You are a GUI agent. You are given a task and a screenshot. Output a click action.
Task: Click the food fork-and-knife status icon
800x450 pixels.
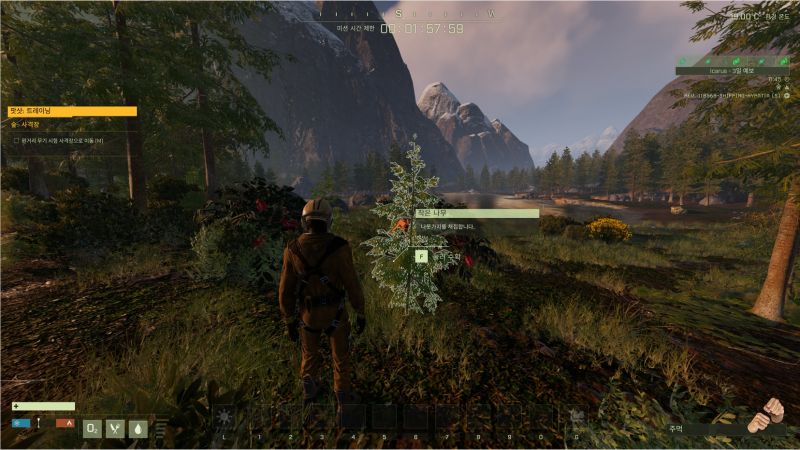(115, 428)
